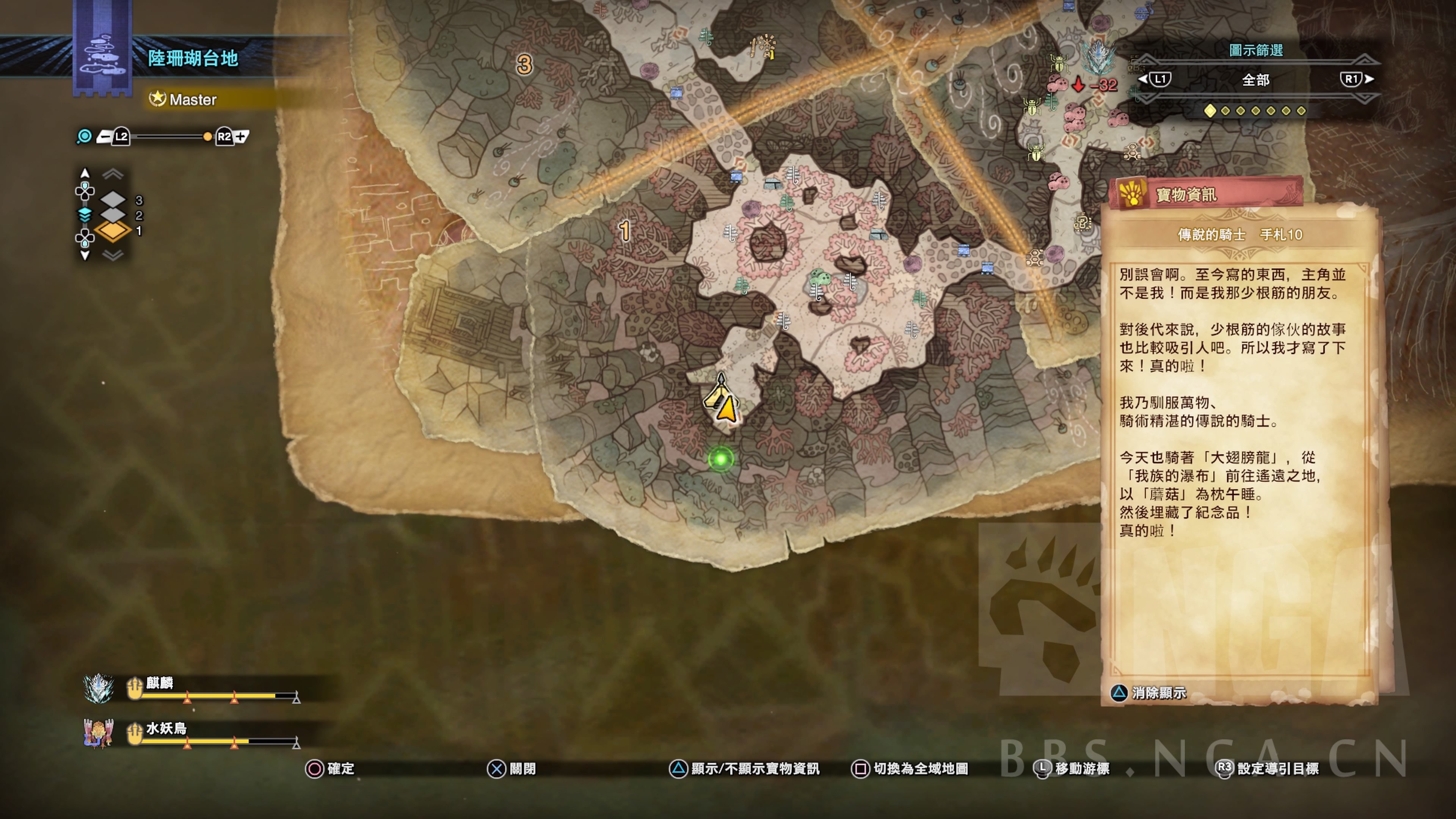The image size is (1456, 819).
Task: Click the green glowing map cursor
Action: click(x=721, y=459)
